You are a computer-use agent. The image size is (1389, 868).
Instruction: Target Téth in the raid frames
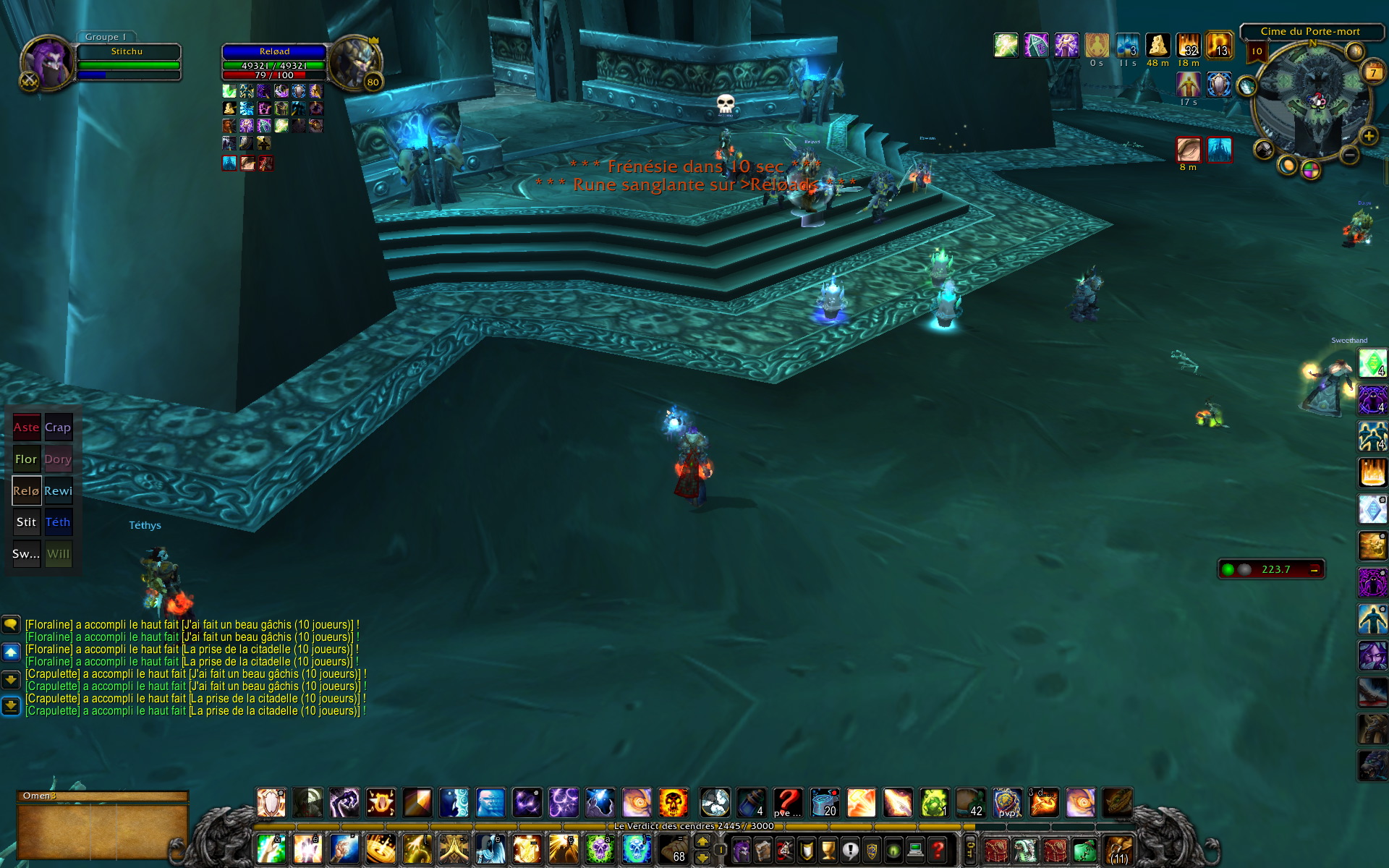[x=58, y=522]
